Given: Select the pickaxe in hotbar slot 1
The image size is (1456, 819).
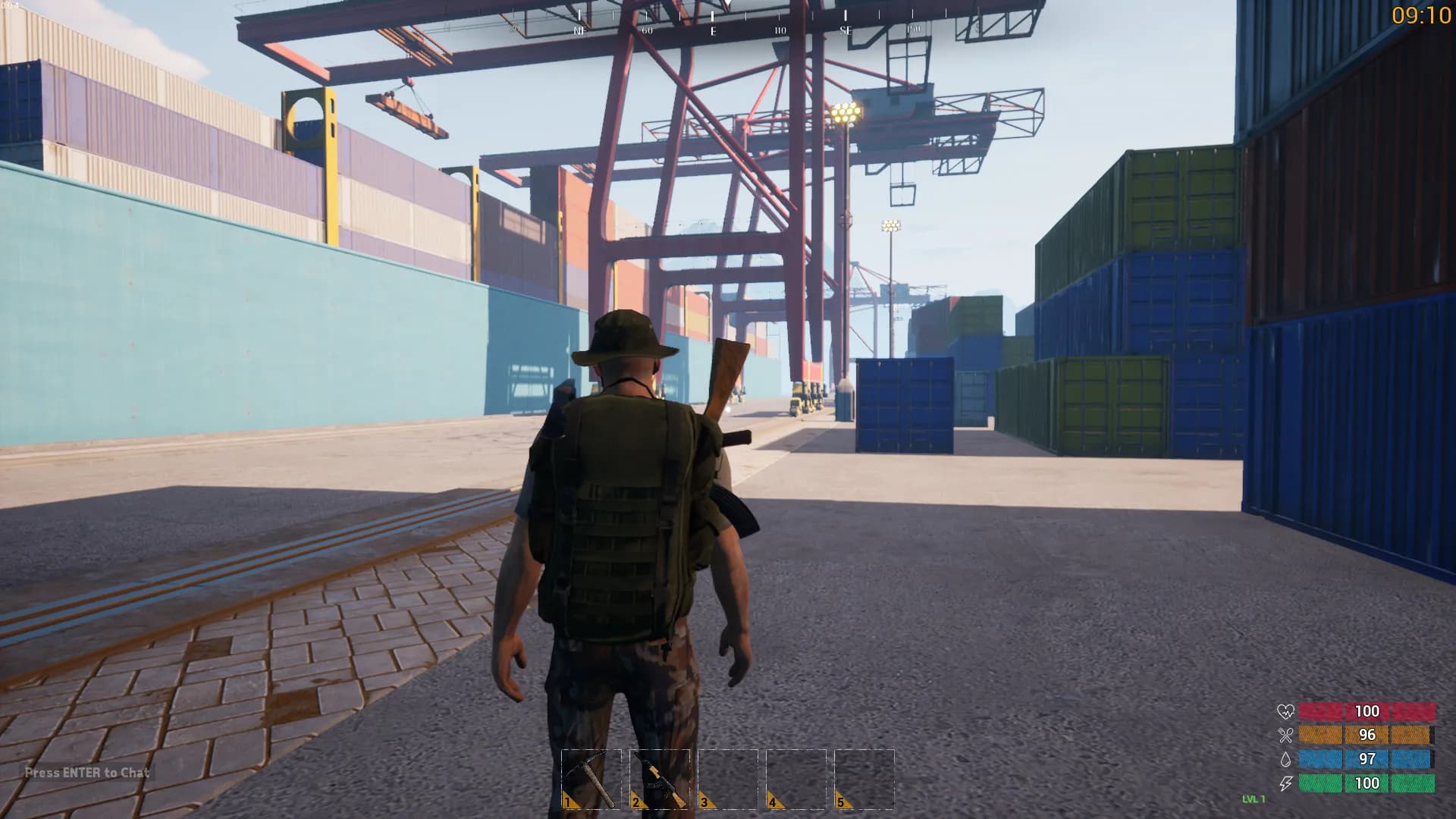Looking at the screenshot, I should [x=591, y=779].
